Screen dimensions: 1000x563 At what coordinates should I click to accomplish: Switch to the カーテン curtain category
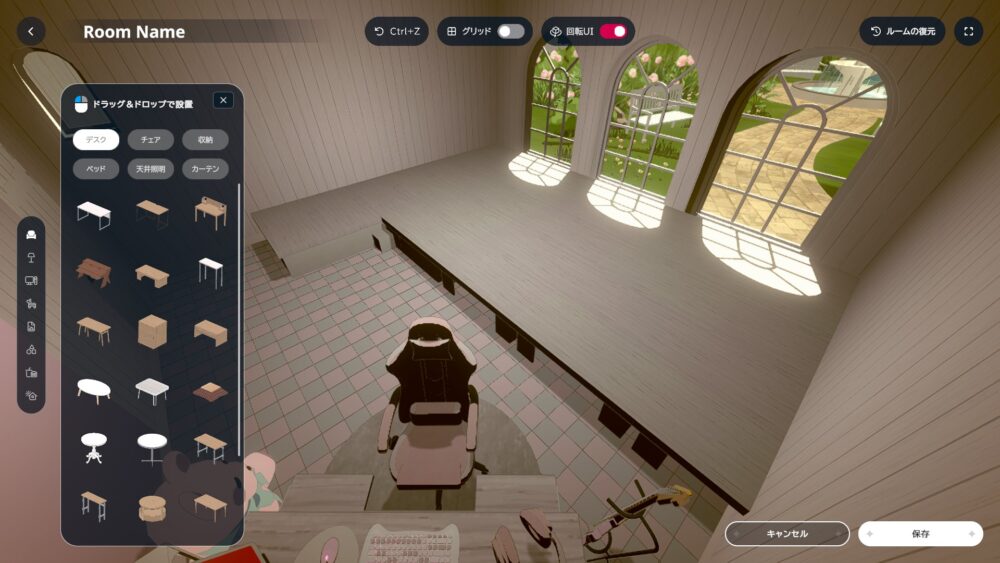click(205, 169)
